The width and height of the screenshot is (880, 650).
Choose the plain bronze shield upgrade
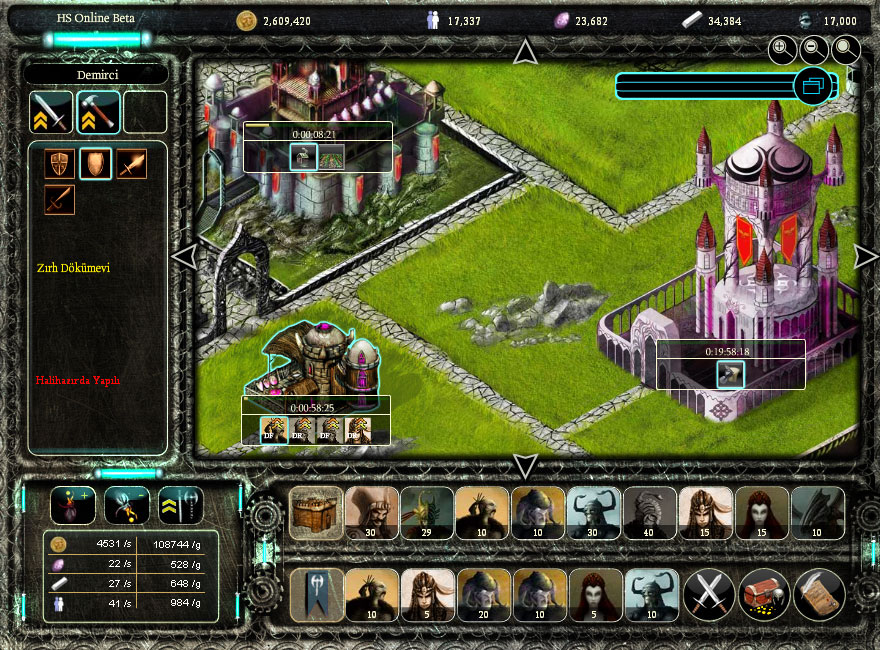tap(96, 164)
